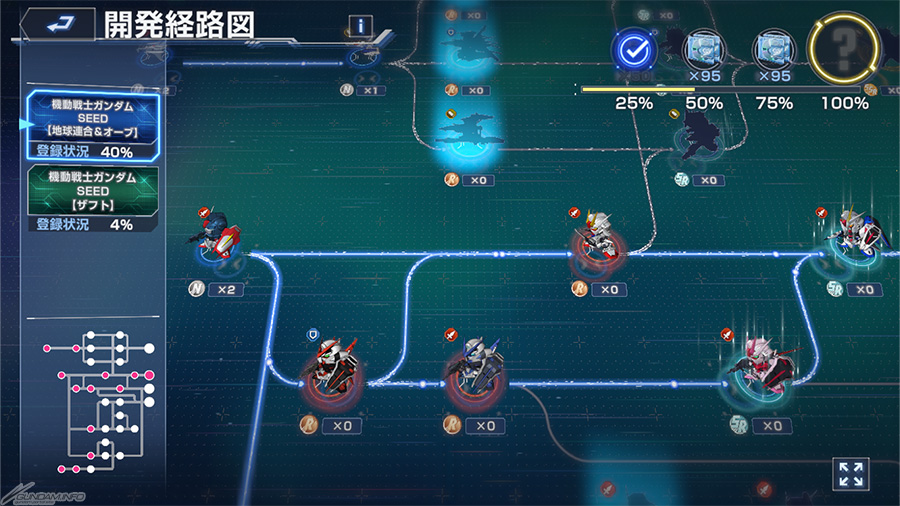The height and width of the screenshot is (506, 900).
Task: Switch to the SEED ZAFT route tab
Action: 92,196
